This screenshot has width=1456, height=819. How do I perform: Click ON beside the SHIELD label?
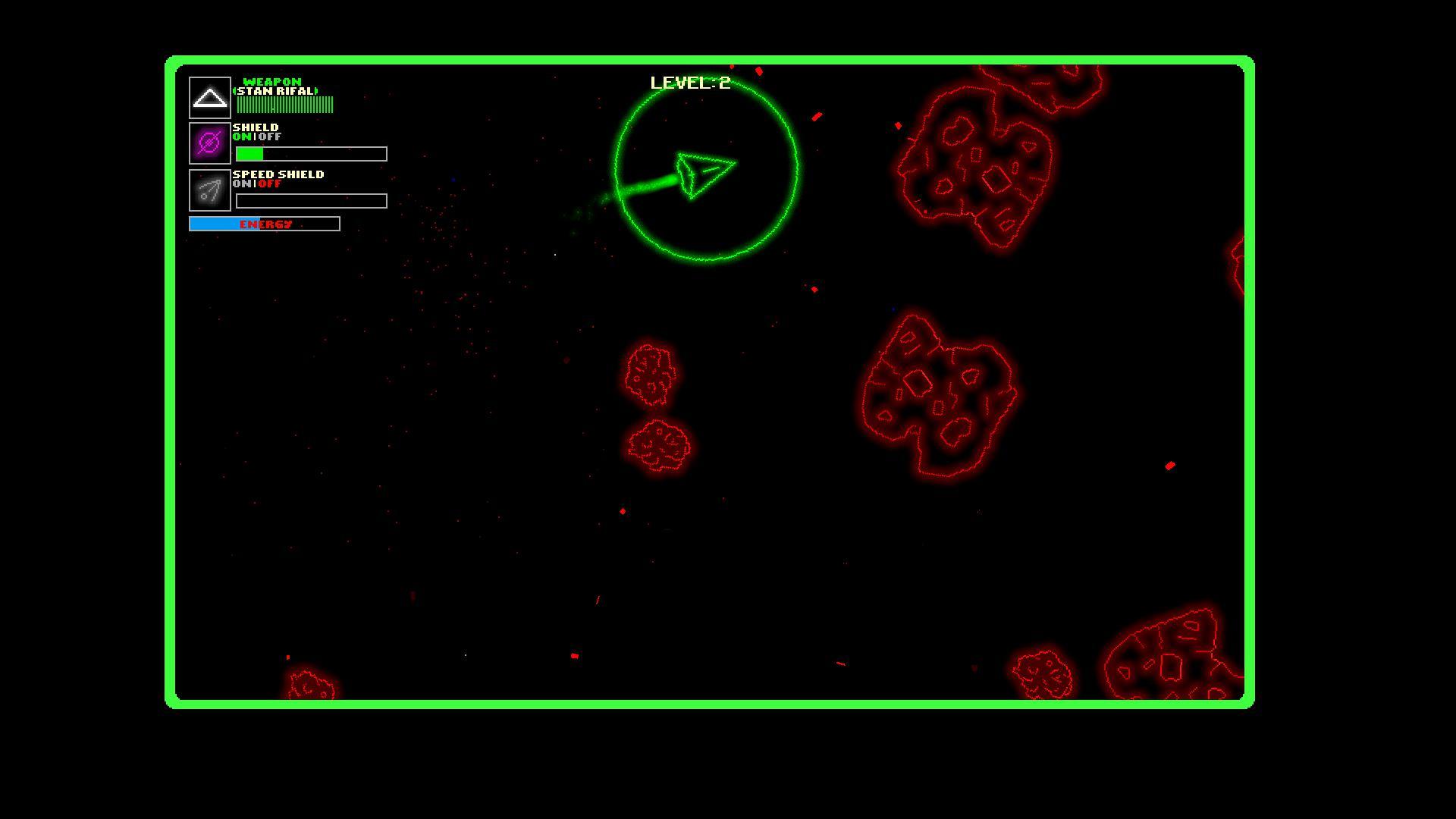243,137
